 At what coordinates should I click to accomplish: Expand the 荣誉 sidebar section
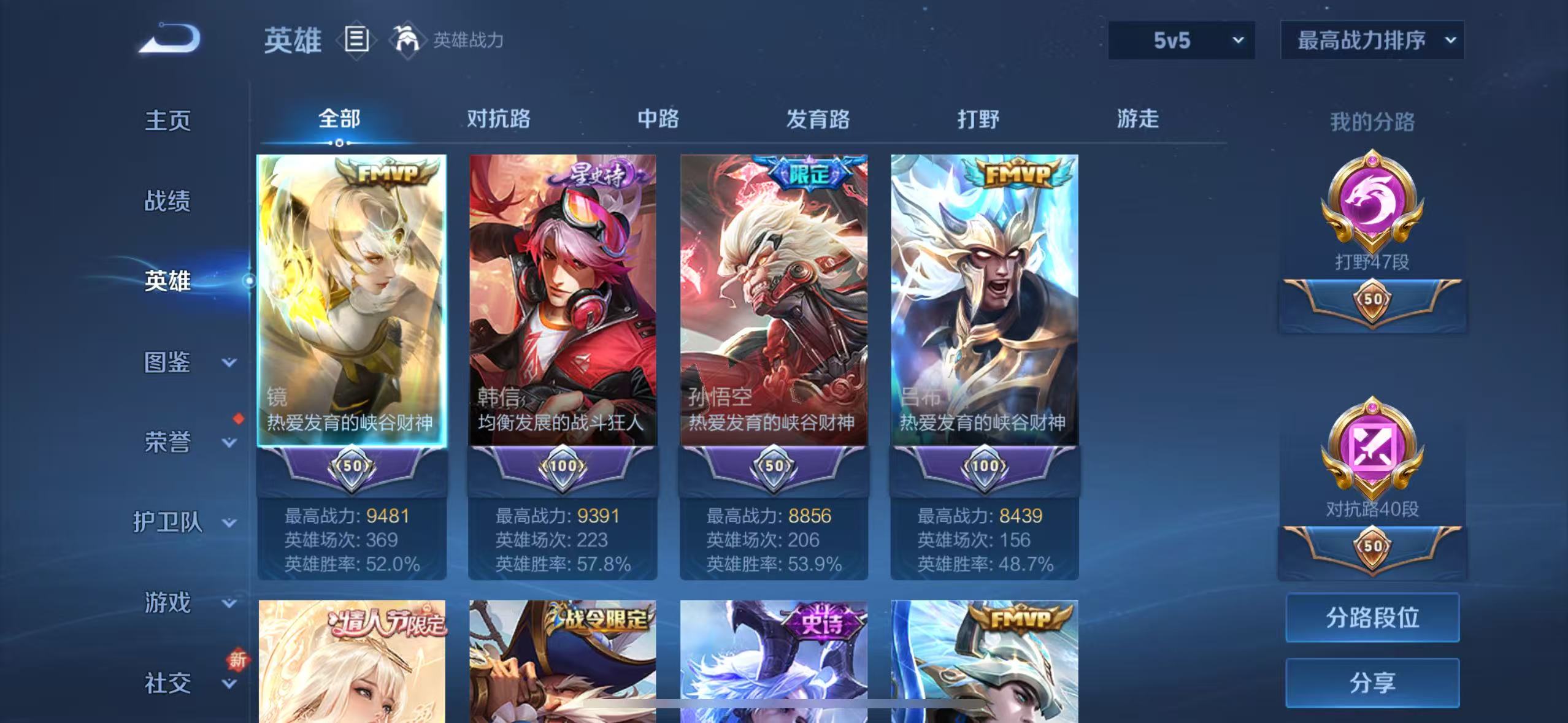(x=167, y=443)
